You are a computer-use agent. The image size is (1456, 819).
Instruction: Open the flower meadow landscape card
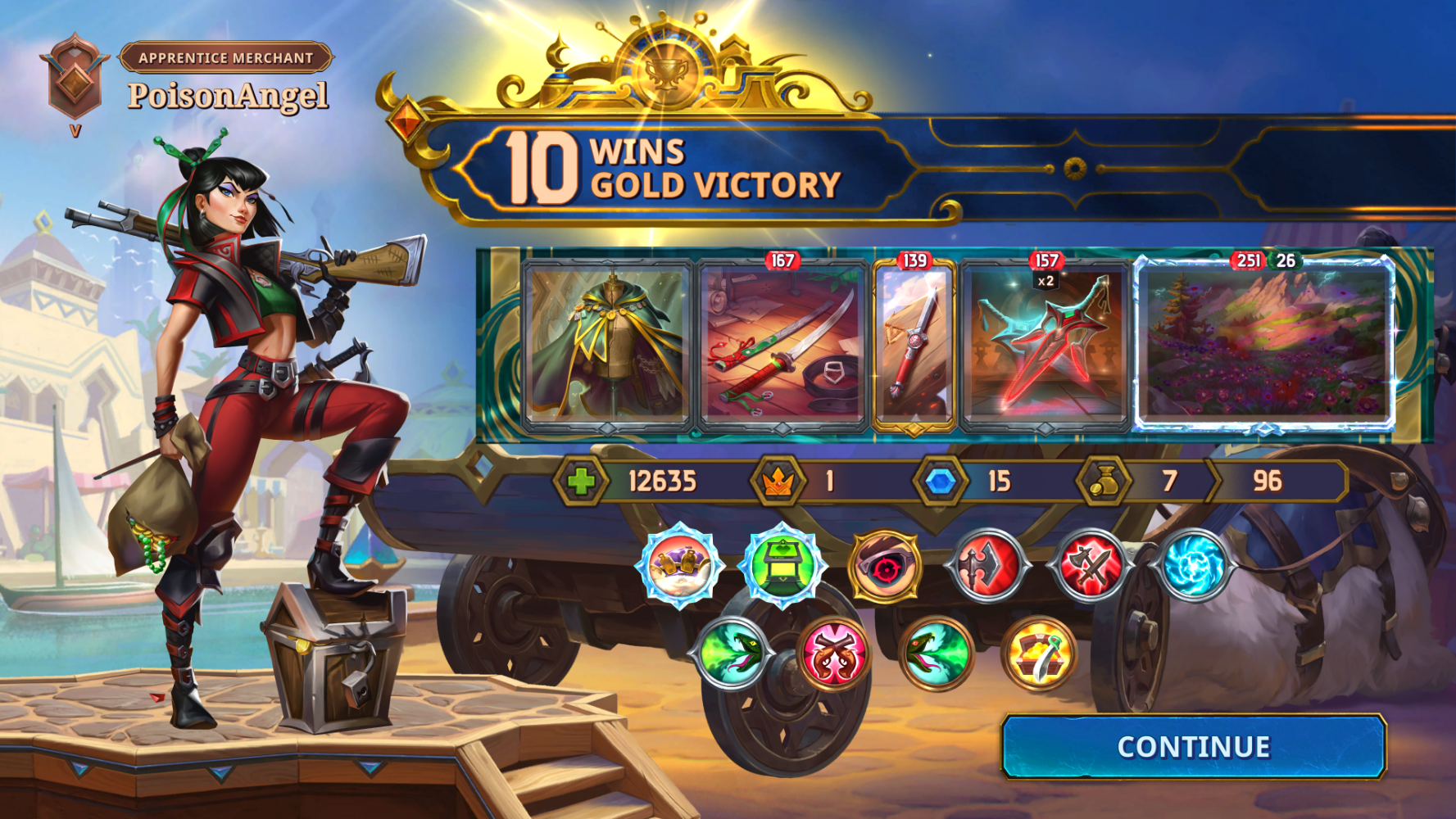(x=1264, y=344)
